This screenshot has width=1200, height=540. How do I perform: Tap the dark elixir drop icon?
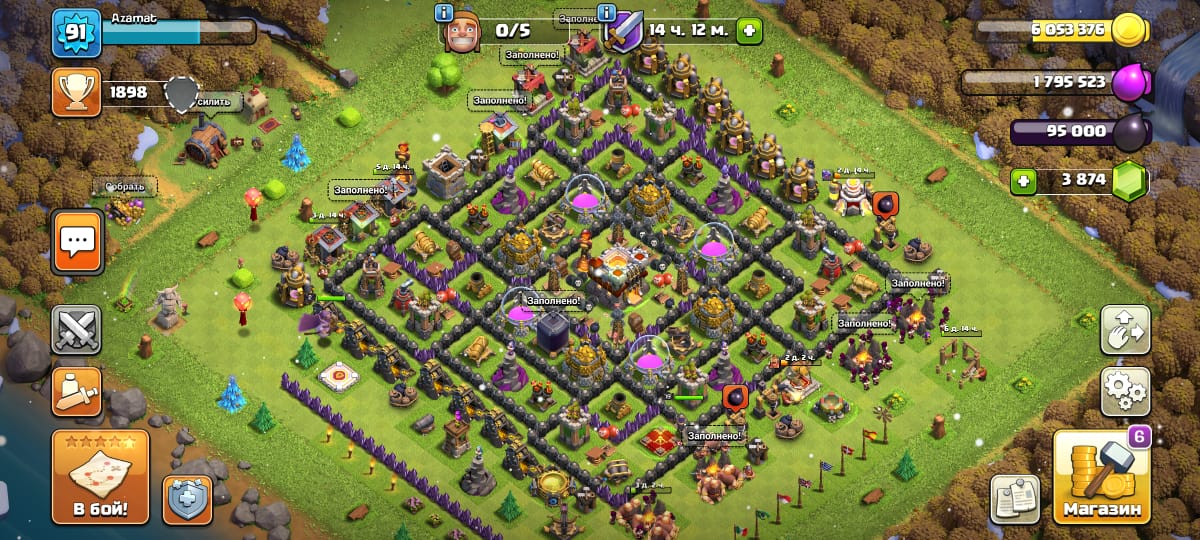click(x=1130, y=131)
